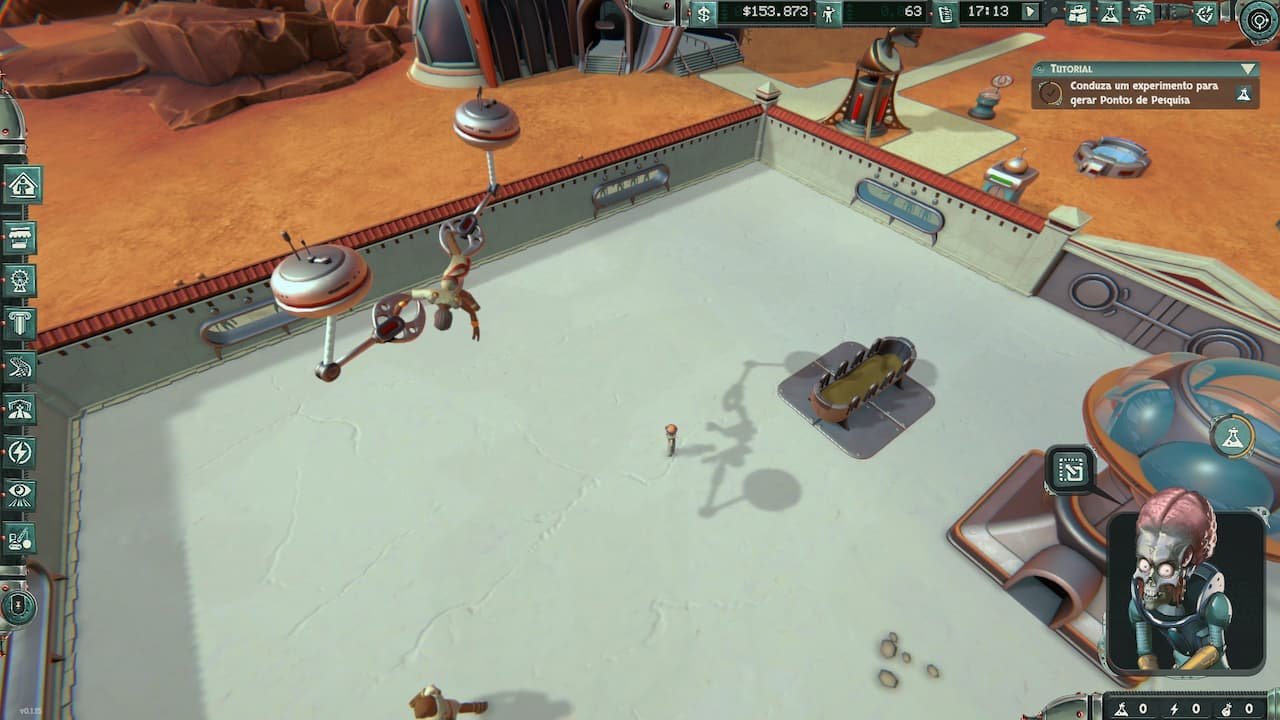Click the play speed arrow button
This screenshot has width=1280, height=720.
click(x=1030, y=13)
